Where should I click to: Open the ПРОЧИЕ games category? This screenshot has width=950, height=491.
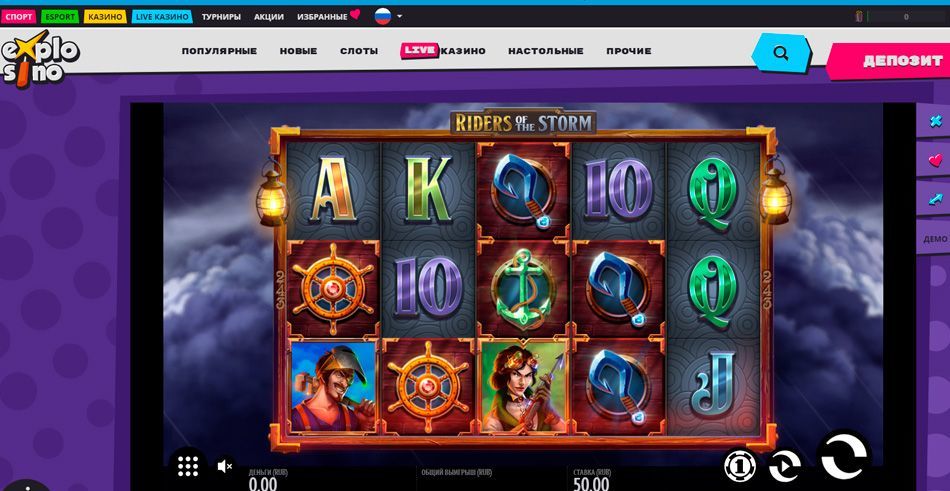point(628,51)
